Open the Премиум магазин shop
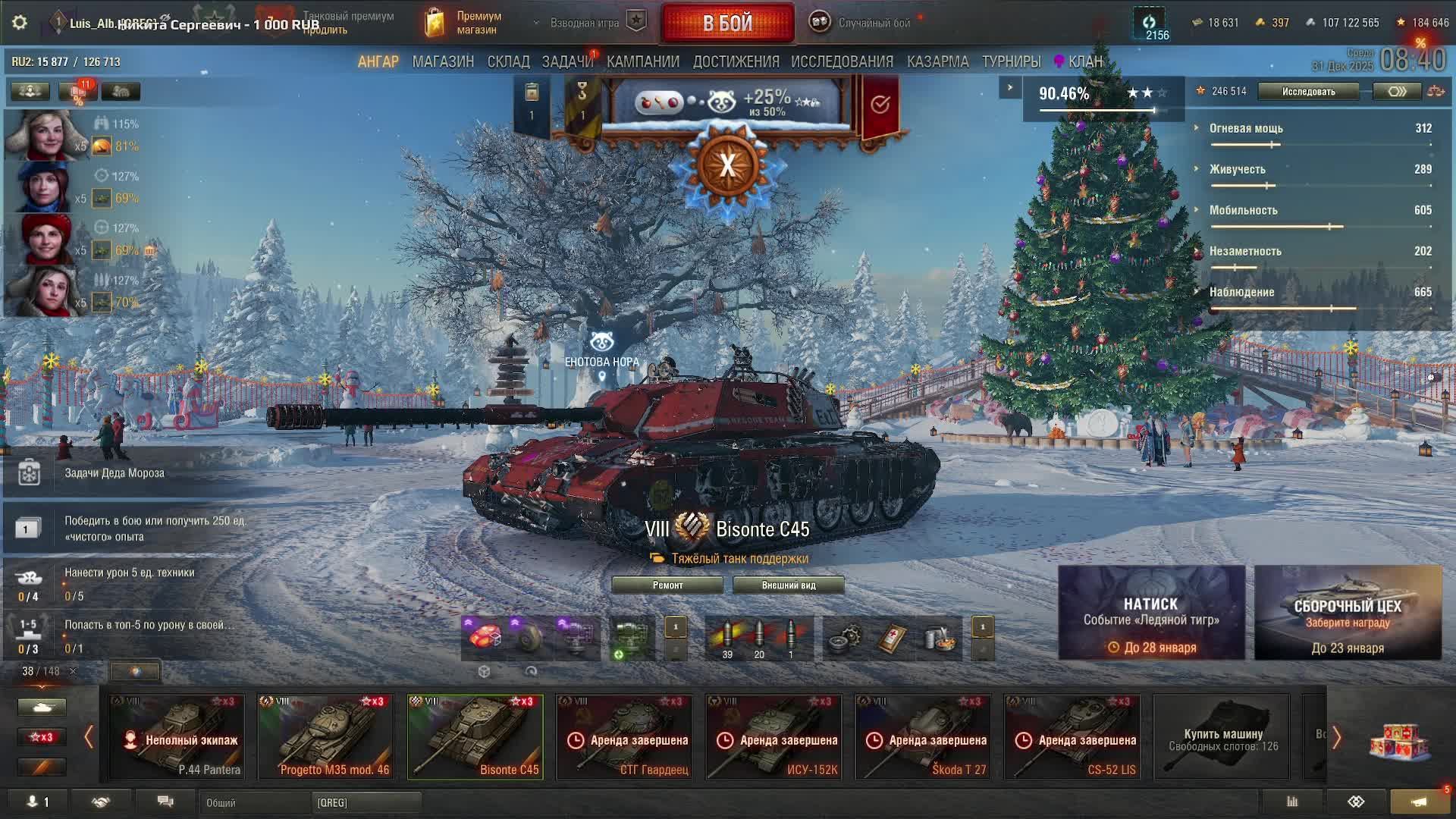Image resolution: width=1456 pixels, height=819 pixels. pos(464,23)
